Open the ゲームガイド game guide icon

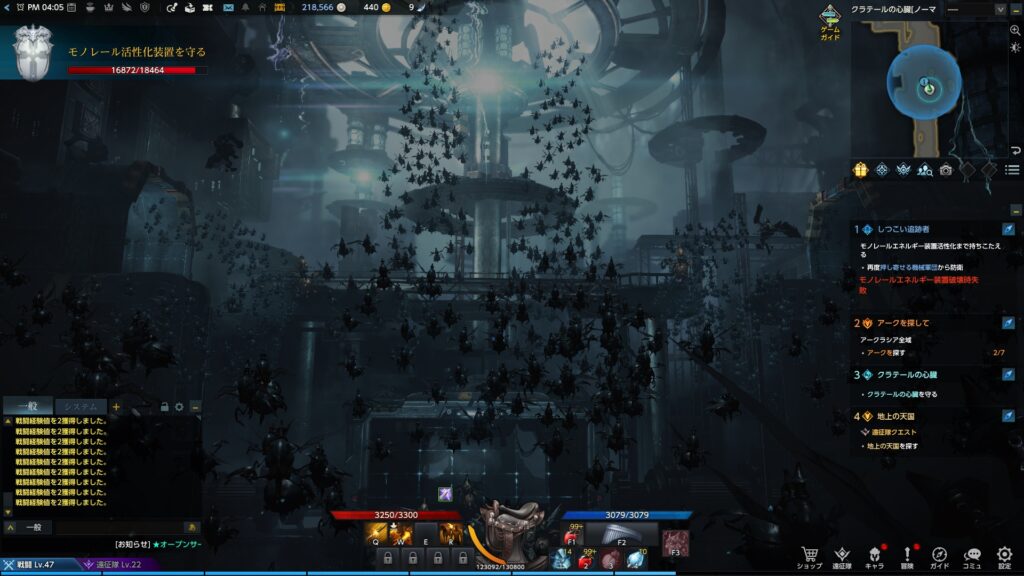(x=830, y=18)
